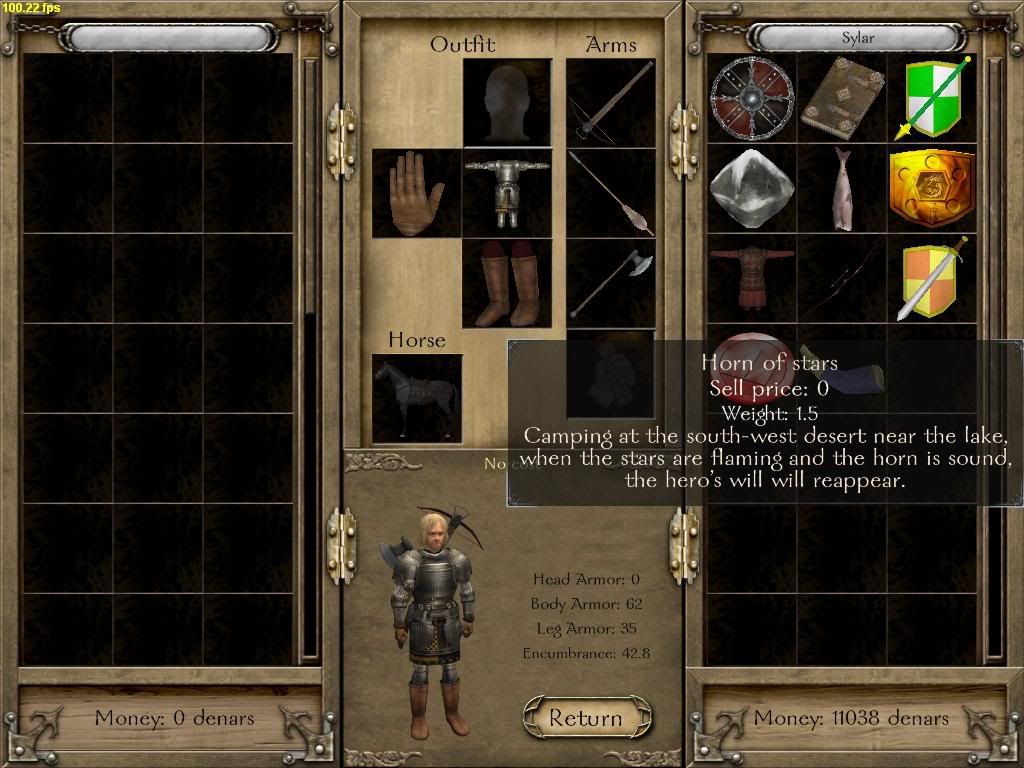Click the Return button
1024x768 pixels.
pos(587,717)
